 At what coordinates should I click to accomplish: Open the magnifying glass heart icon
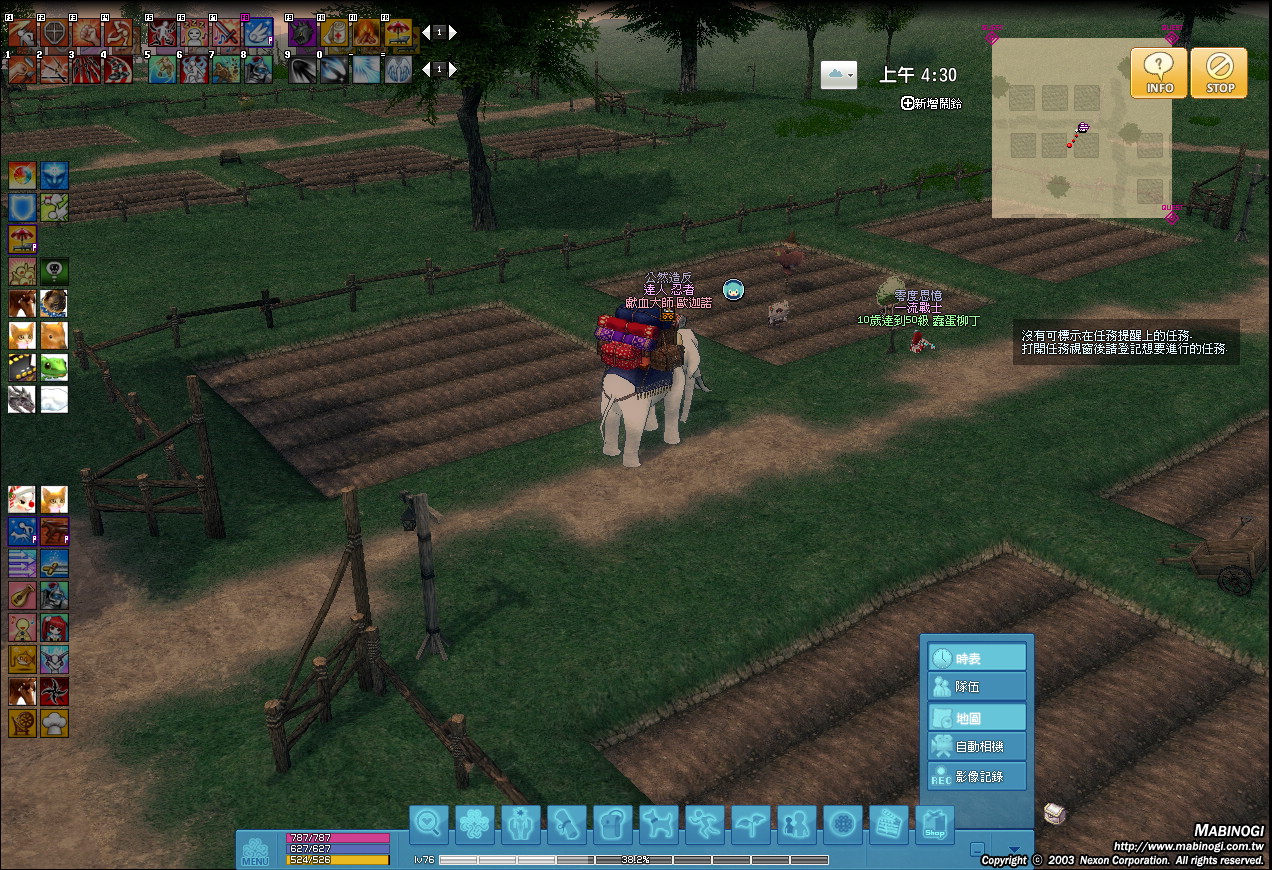coord(429,825)
